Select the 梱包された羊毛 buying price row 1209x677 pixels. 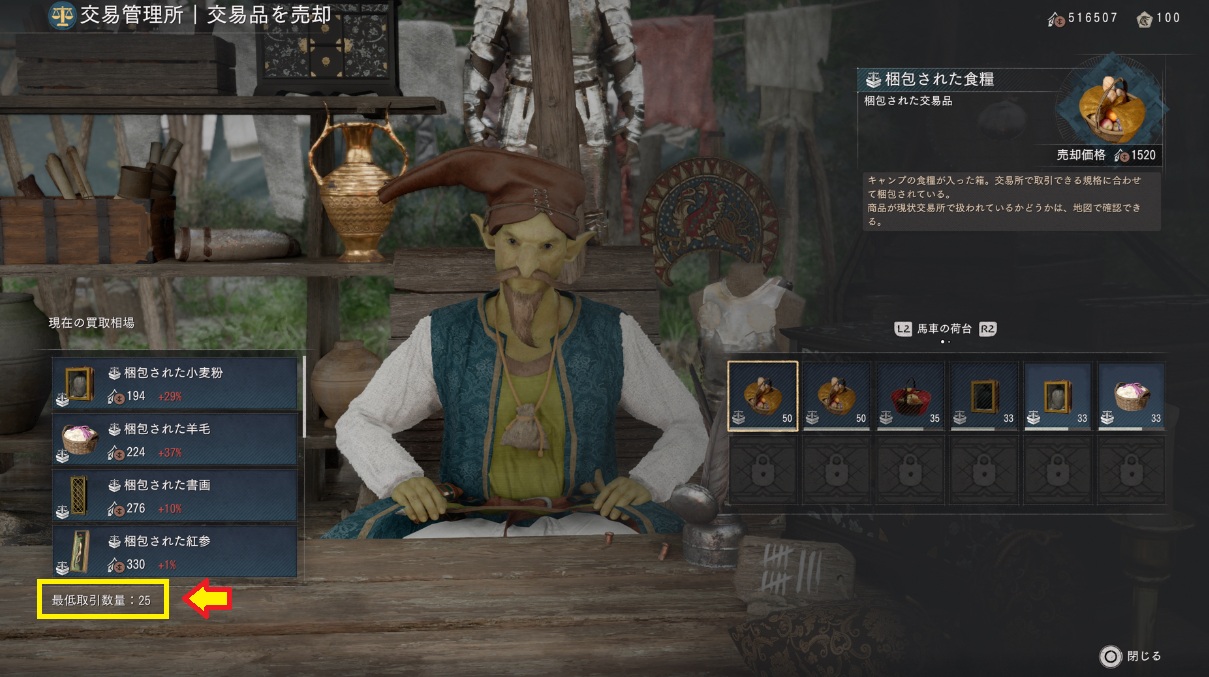tap(176, 439)
